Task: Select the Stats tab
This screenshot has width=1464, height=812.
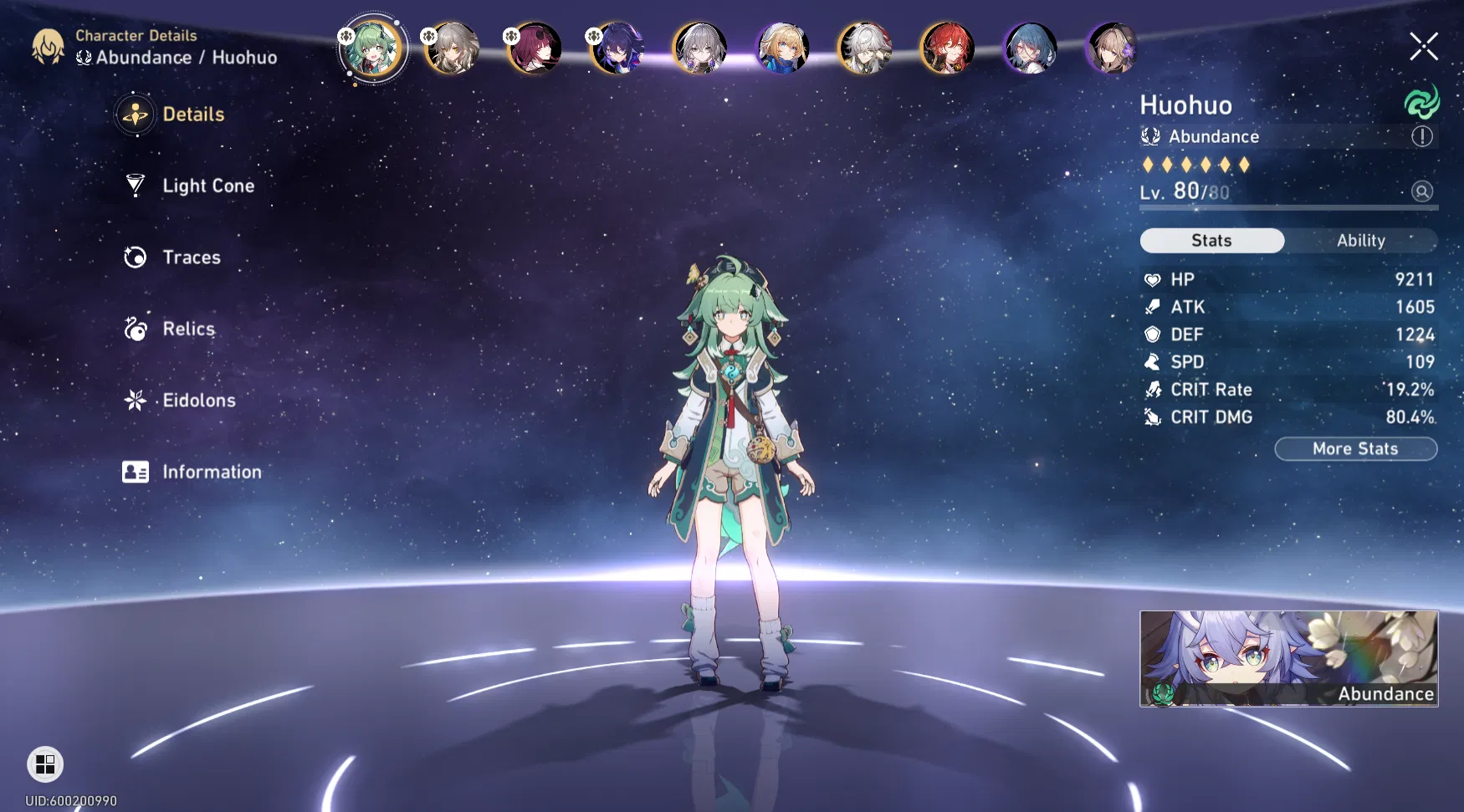Action: (x=1211, y=240)
